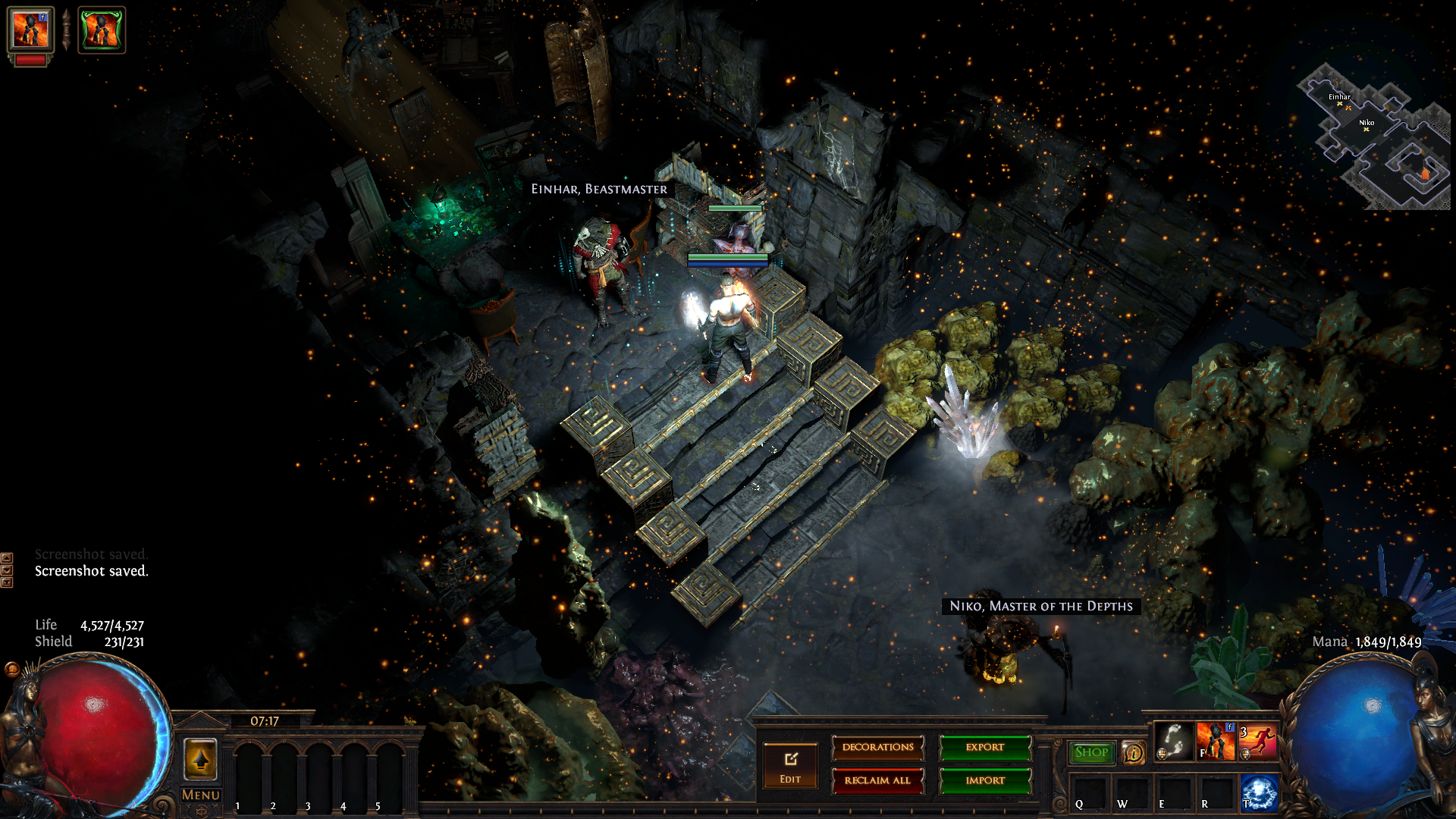The width and height of the screenshot is (1456, 819).
Task: Open the green Shop button
Action: point(1091,752)
